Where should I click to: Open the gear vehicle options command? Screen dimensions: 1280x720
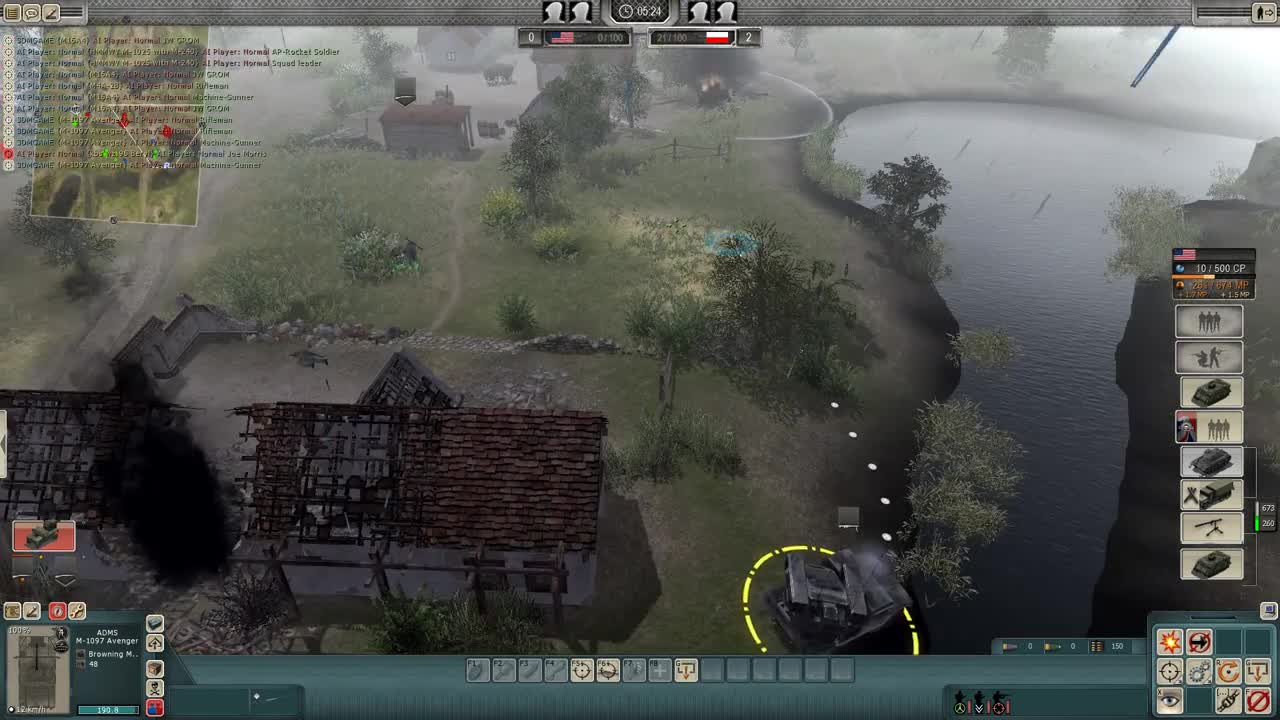pyautogui.click(x=1198, y=673)
